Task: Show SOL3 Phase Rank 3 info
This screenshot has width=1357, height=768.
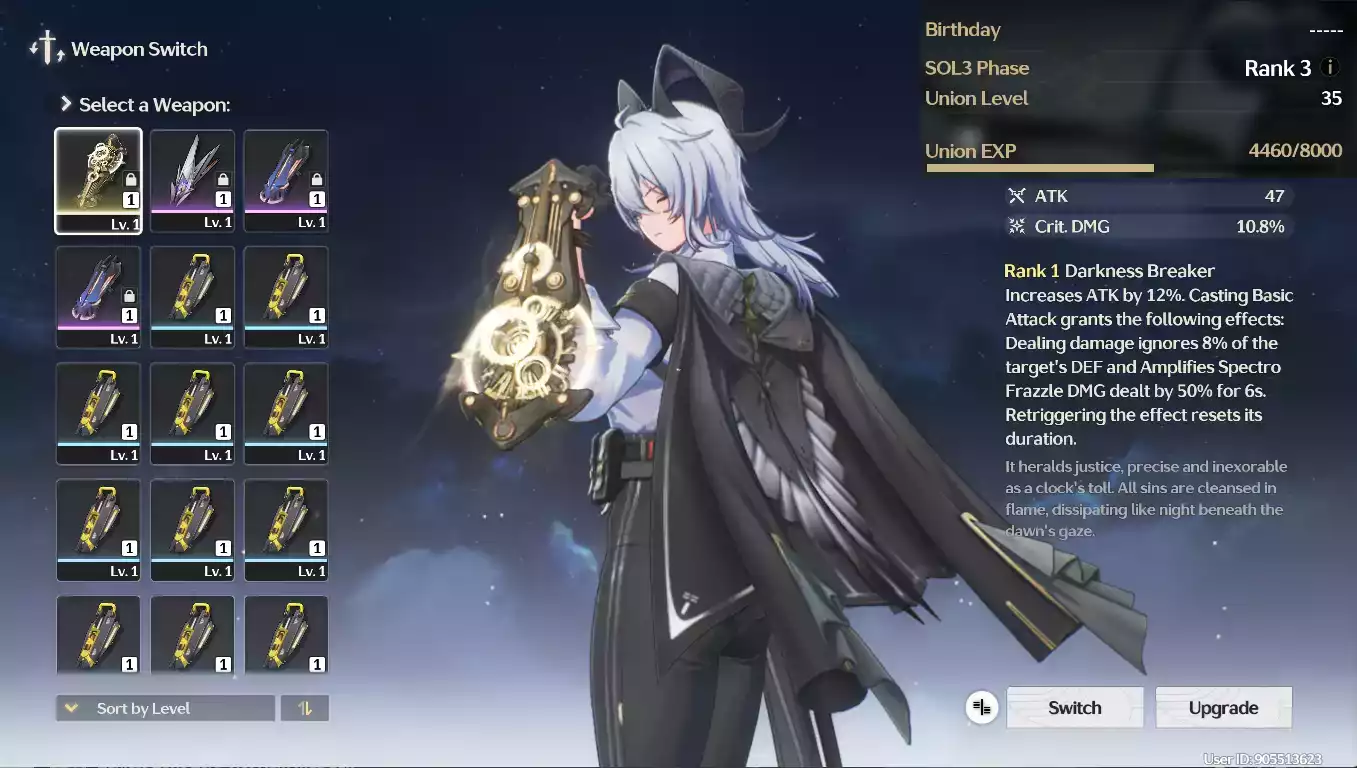Action: pos(1330,68)
